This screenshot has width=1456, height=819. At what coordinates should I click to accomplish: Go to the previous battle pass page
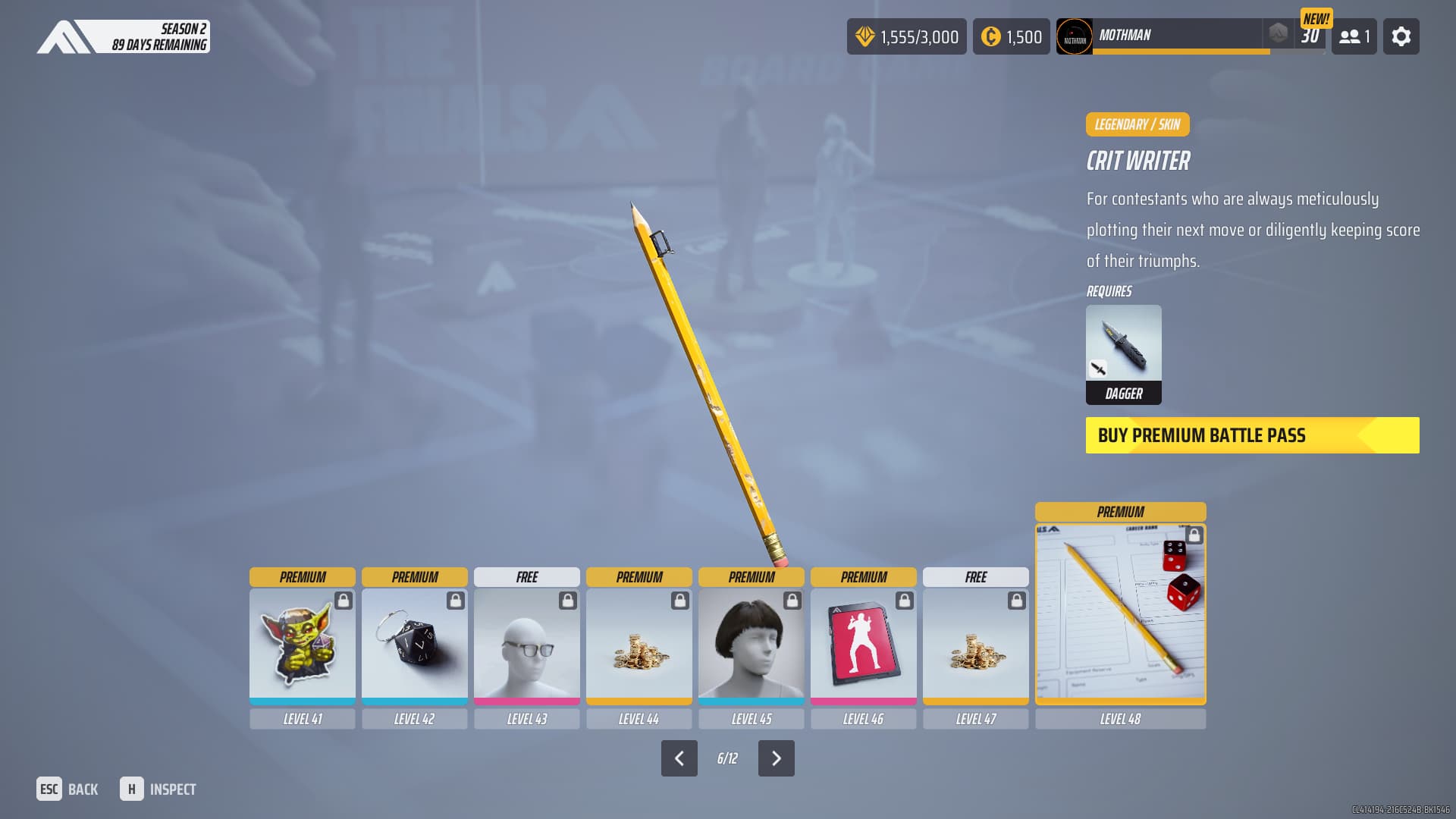(679, 758)
